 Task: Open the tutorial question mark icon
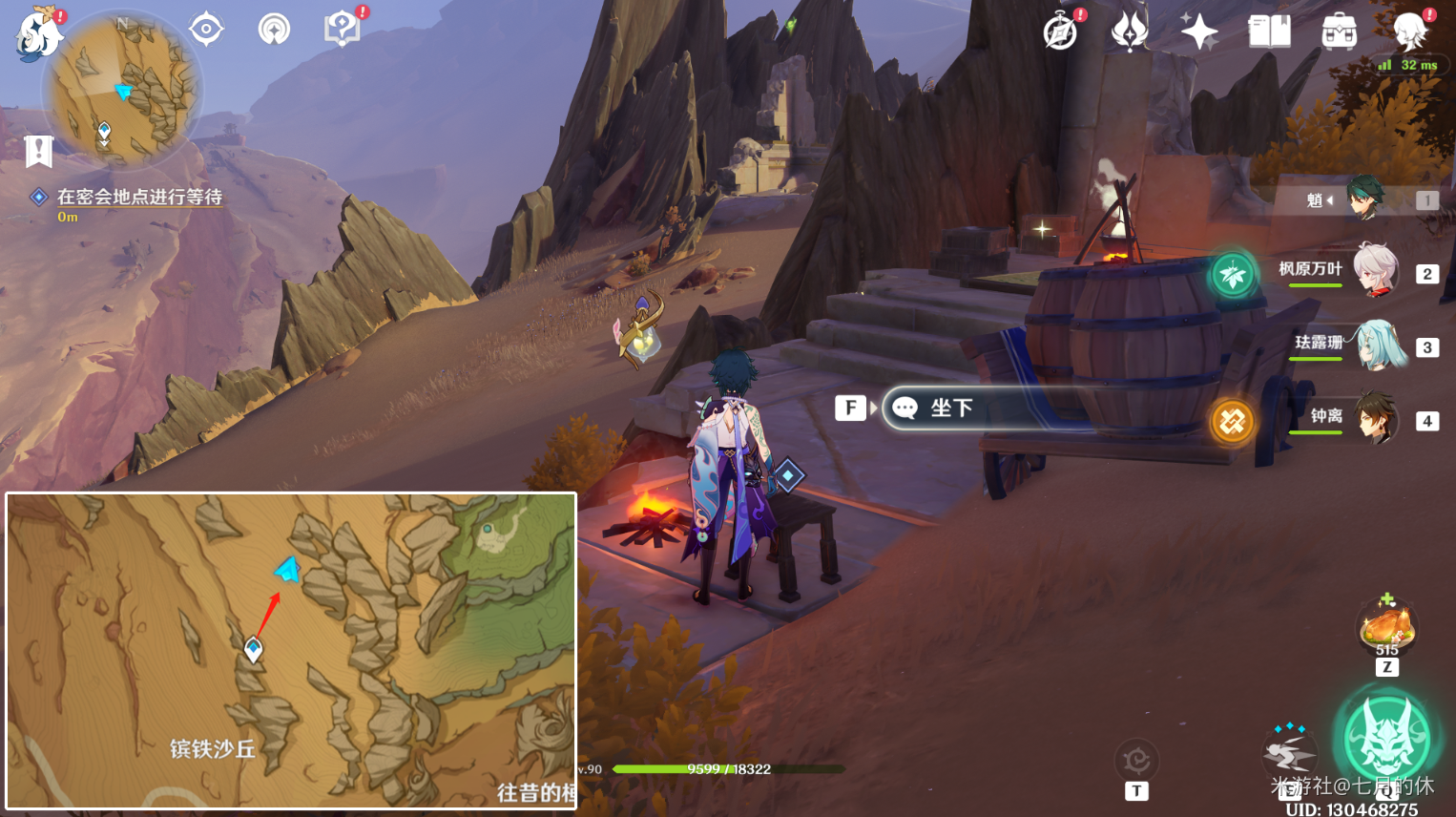coord(341,29)
